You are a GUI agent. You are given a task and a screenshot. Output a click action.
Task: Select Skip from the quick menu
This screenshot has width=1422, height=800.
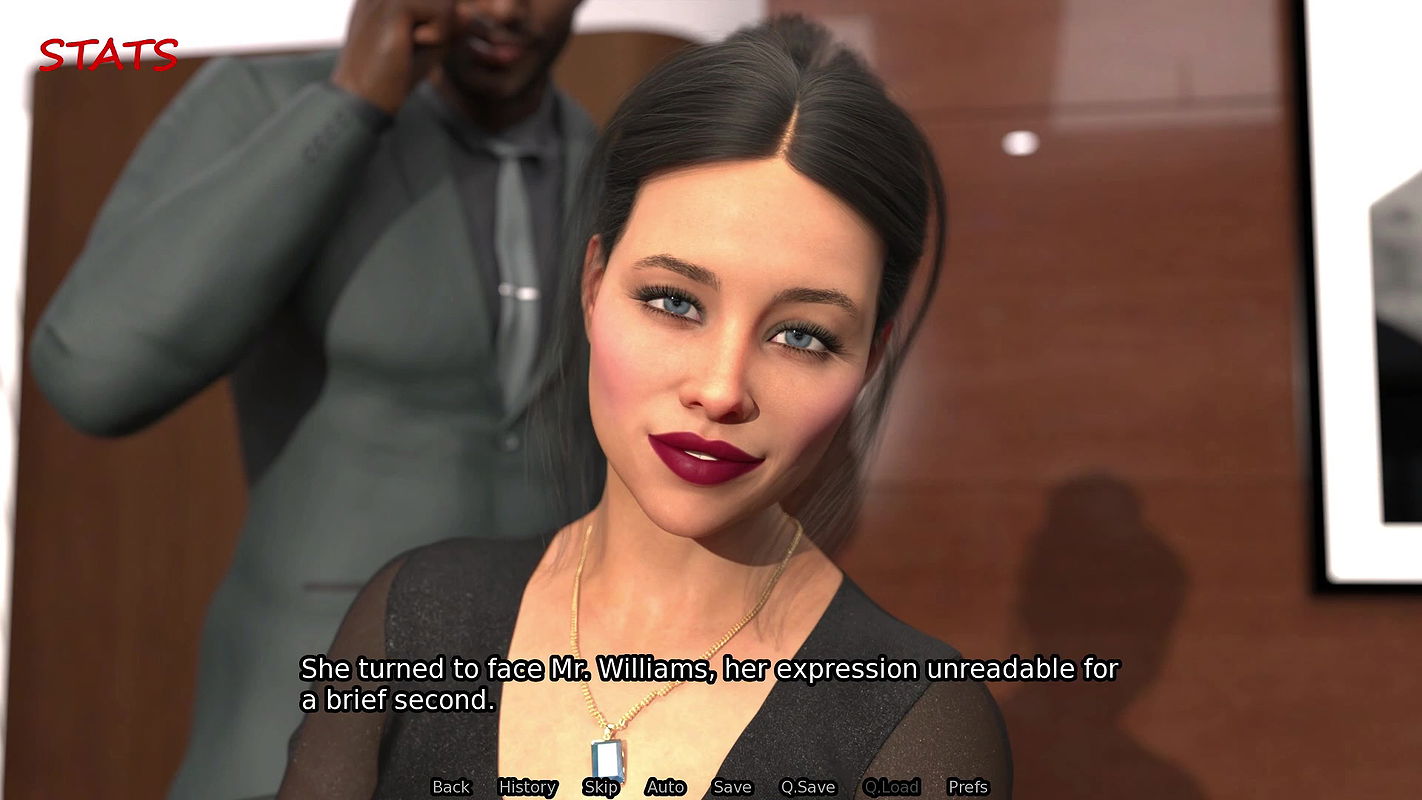pyautogui.click(x=601, y=787)
